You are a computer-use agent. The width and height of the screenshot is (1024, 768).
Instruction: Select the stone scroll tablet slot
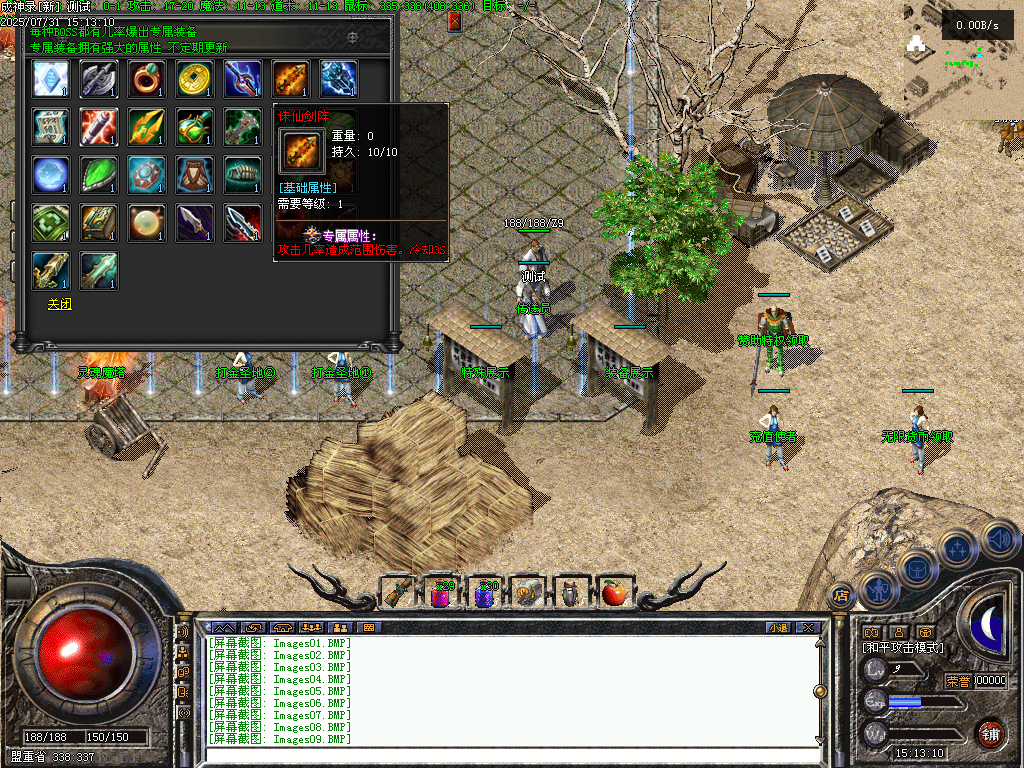[x=51, y=127]
